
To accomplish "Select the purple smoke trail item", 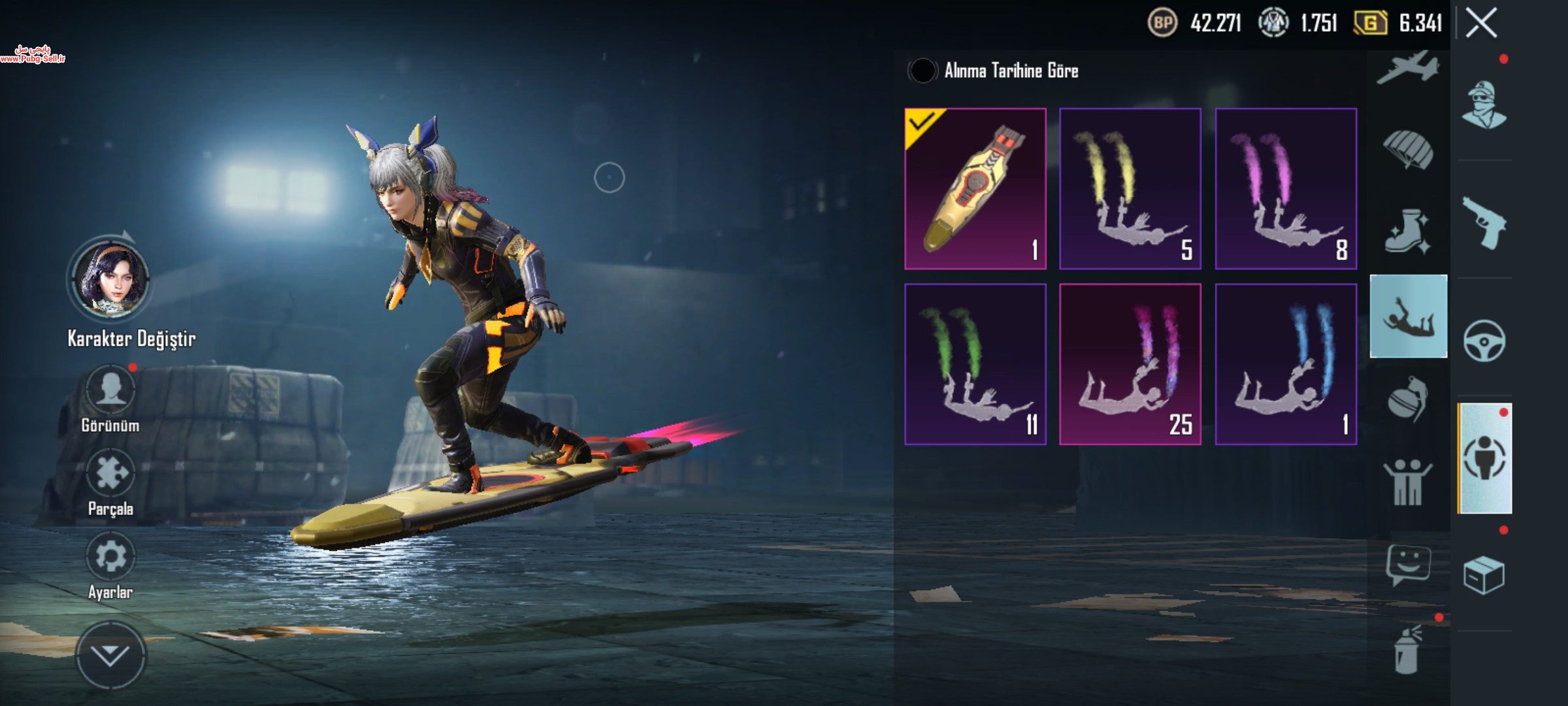I will 1285,189.
